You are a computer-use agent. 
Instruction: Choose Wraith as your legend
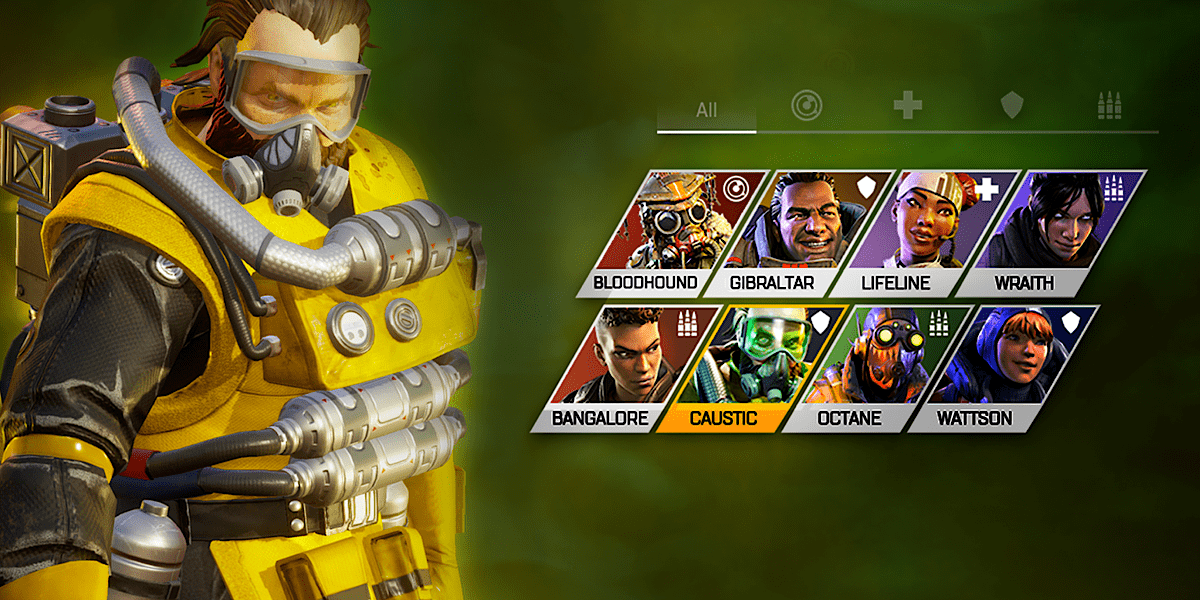1050,234
